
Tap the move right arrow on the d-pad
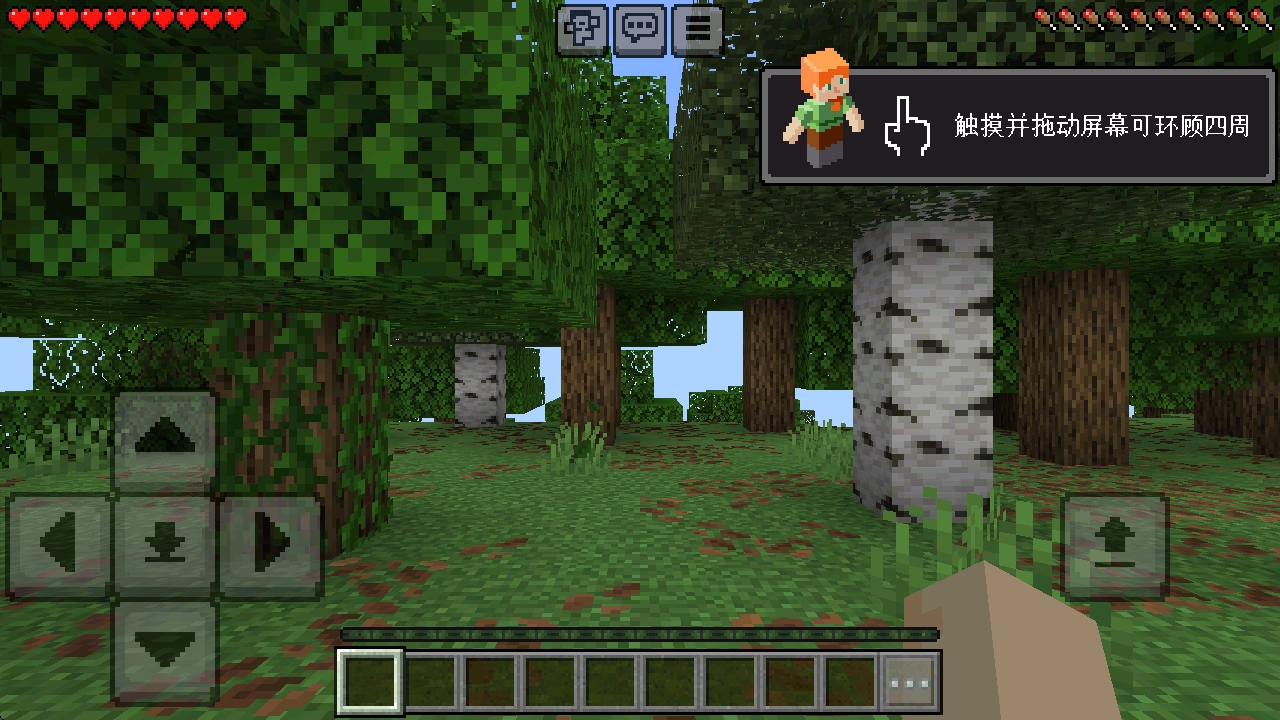tap(270, 545)
